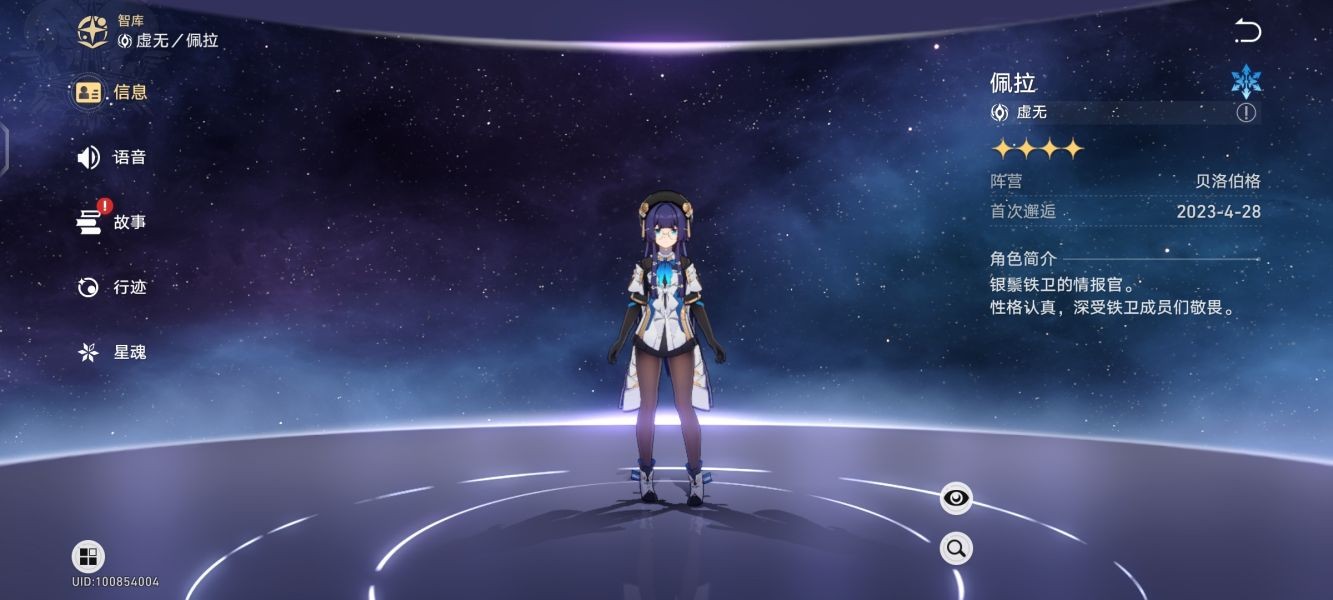This screenshot has width=1333, height=600.
Task: Click the eye icon to hide interface
Action: [x=956, y=497]
